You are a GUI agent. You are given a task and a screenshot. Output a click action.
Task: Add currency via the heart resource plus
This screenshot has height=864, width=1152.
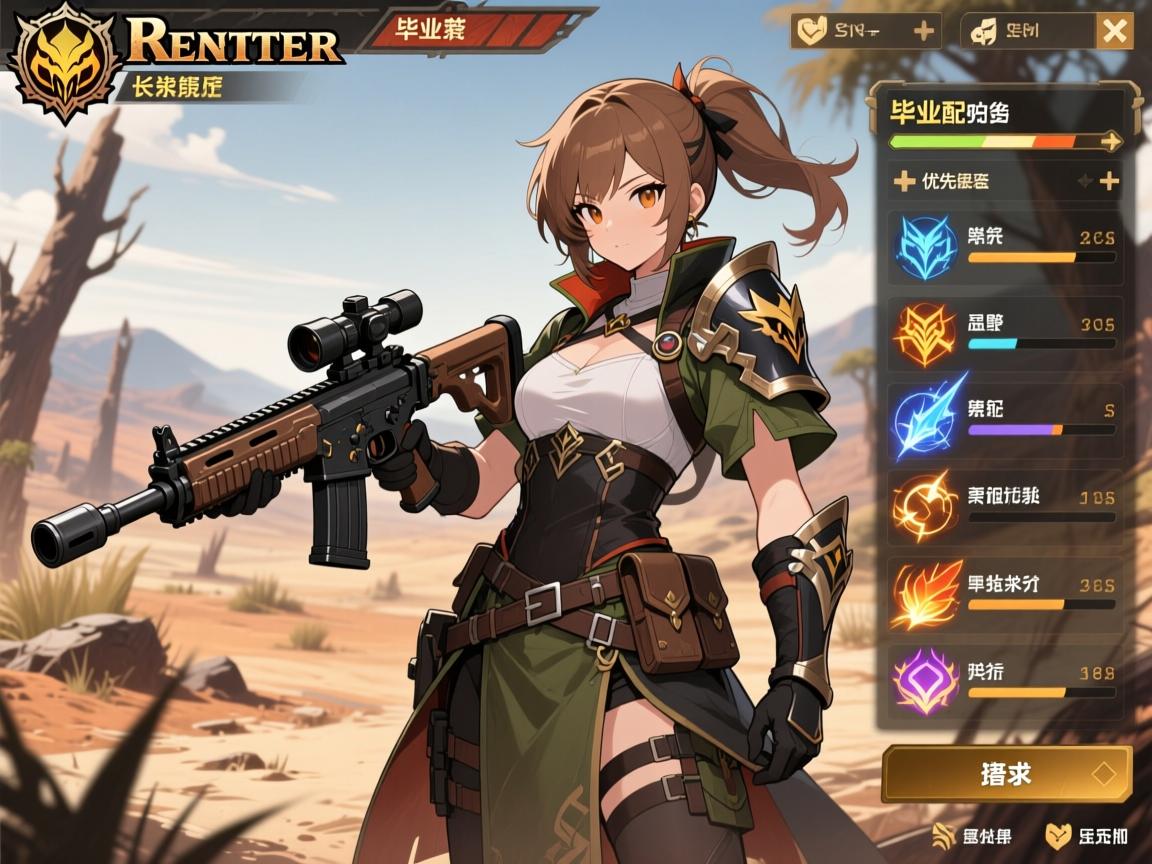[x=924, y=32]
